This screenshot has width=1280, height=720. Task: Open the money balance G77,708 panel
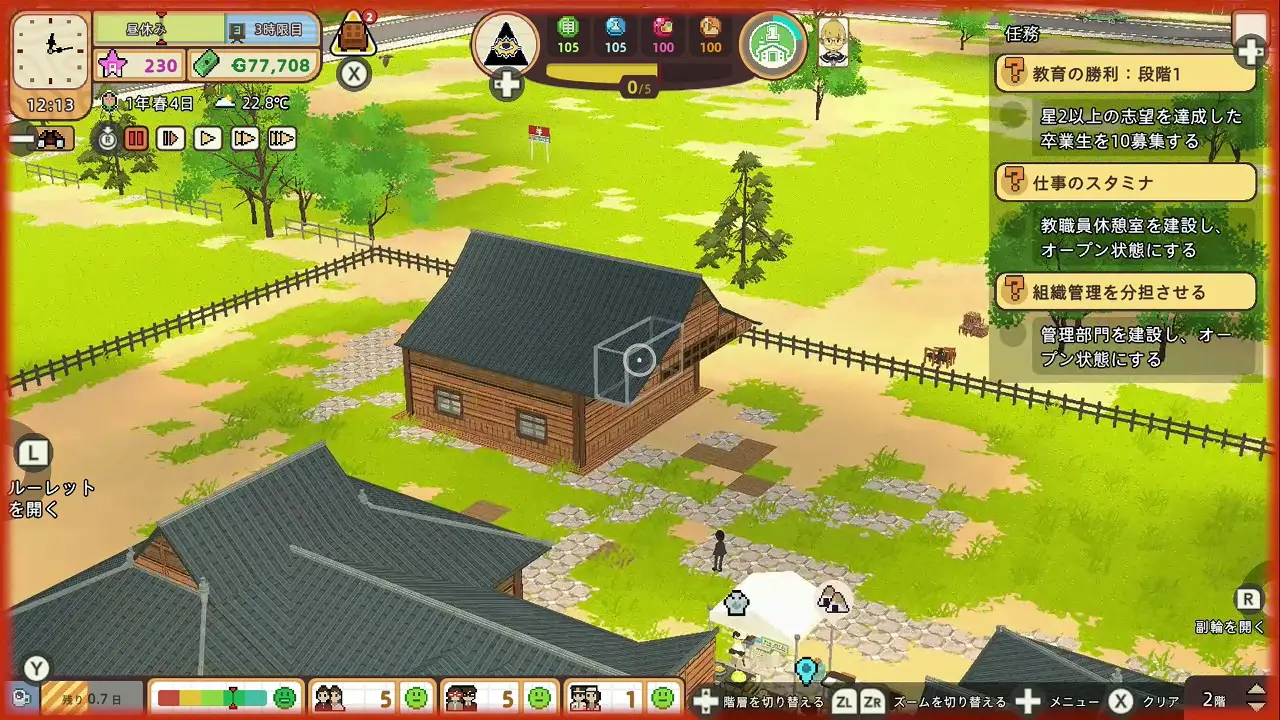pos(254,66)
